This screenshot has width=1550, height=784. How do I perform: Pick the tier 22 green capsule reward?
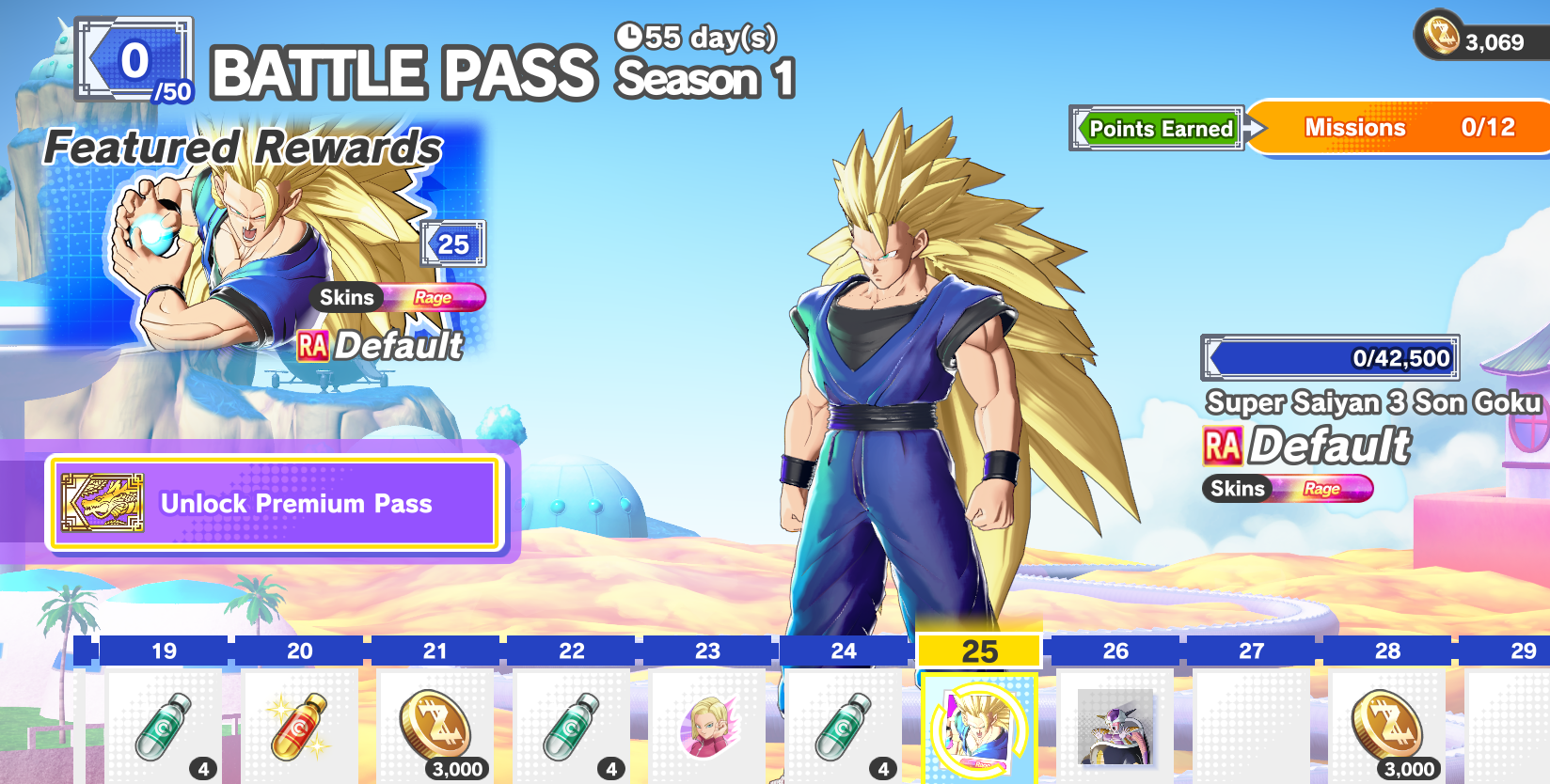click(x=572, y=726)
